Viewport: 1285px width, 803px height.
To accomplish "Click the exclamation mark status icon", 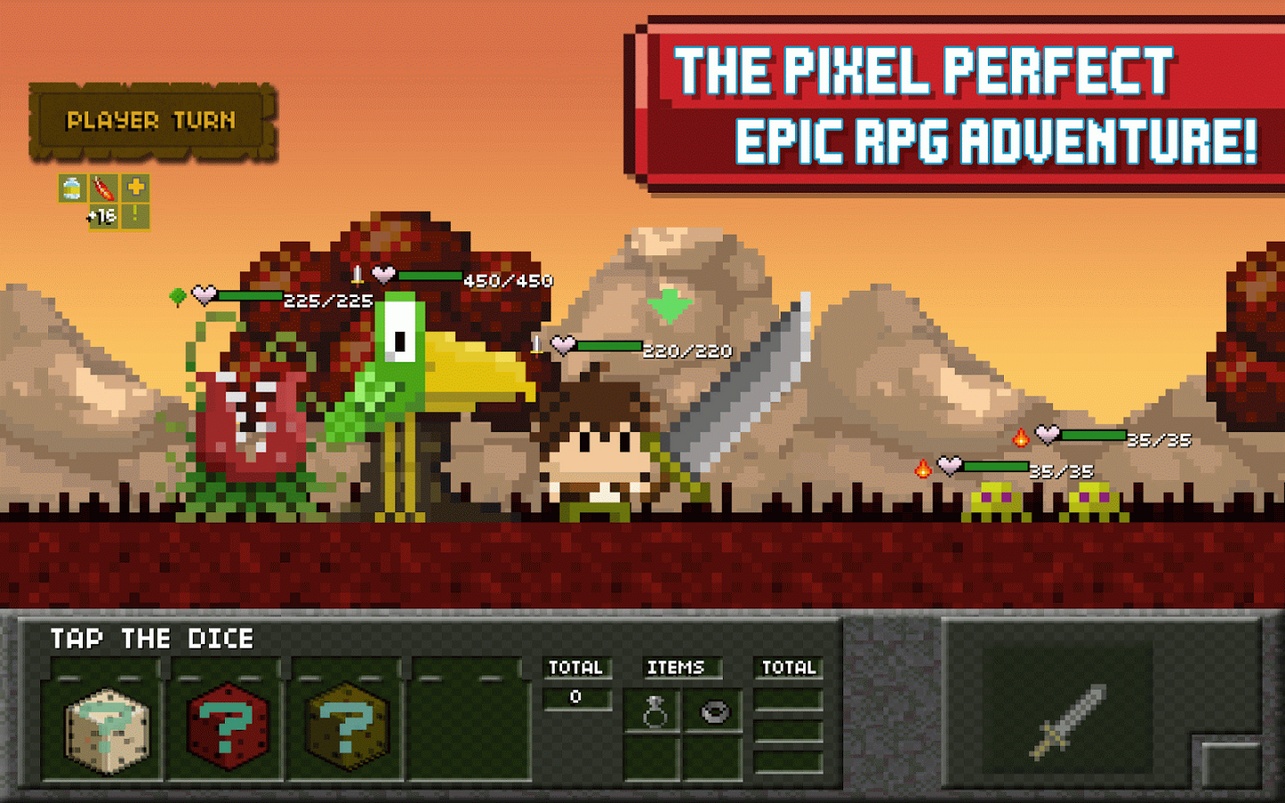I will (135, 216).
